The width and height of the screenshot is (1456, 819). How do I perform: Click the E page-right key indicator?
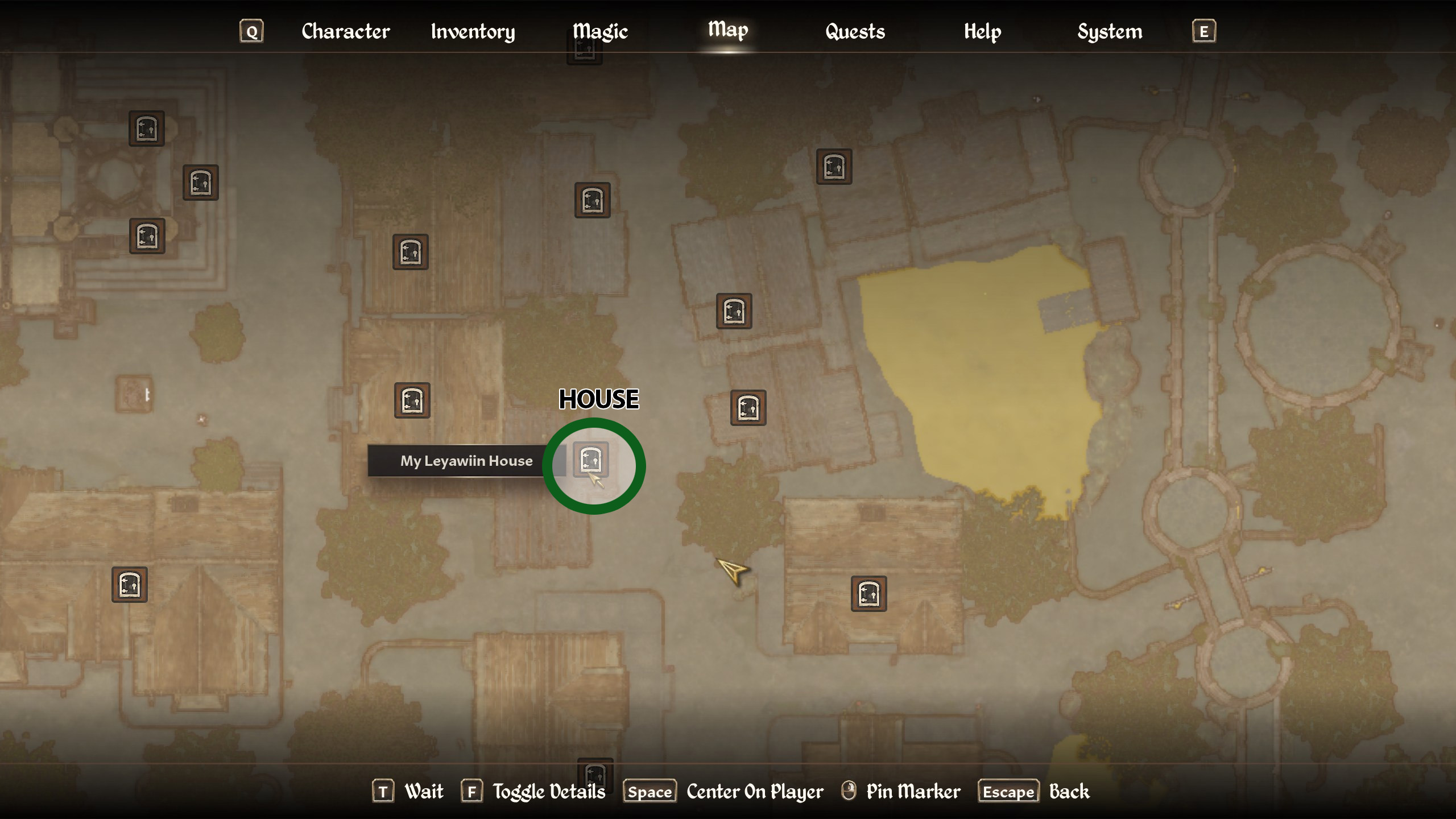(1203, 31)
